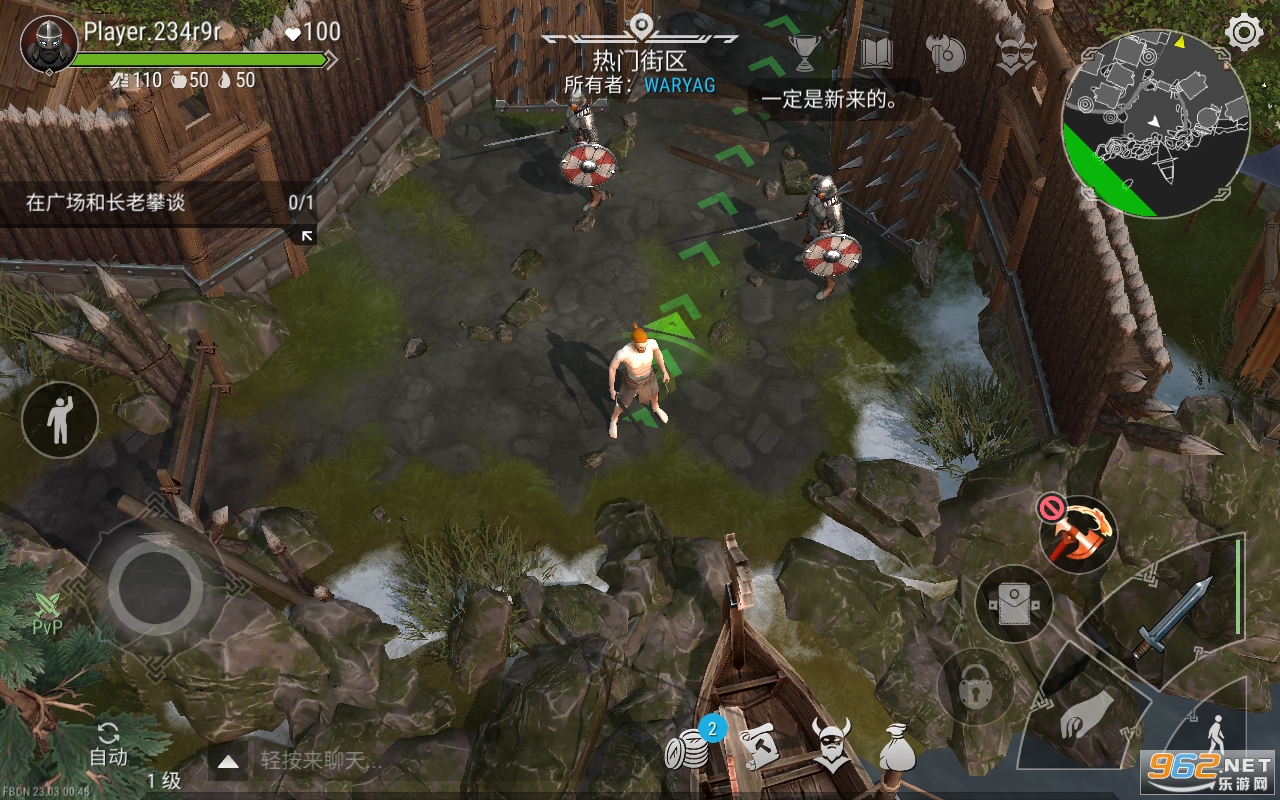1280x800 pixels.
Task: Tap owner name WARYAG
Action: tap(681, 86)
